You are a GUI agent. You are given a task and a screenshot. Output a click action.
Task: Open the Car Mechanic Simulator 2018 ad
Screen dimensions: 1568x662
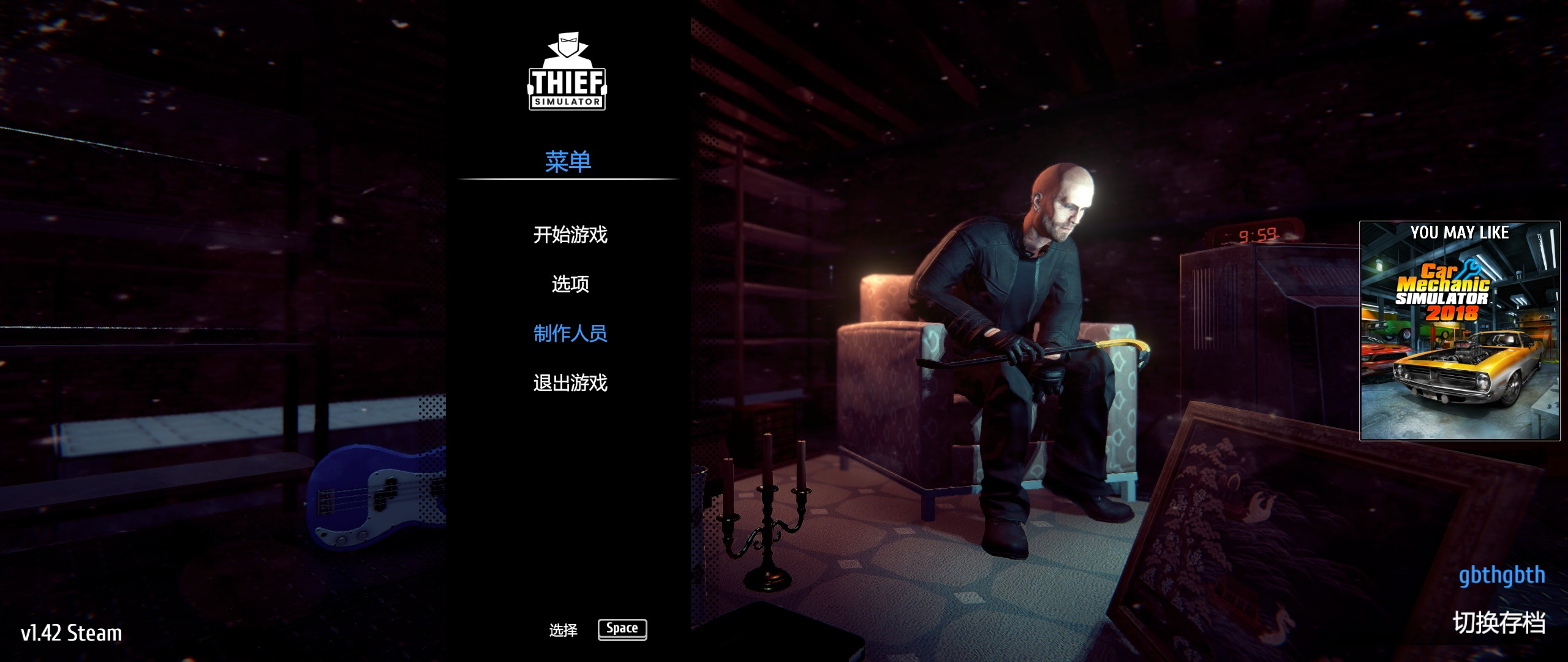1460,331
